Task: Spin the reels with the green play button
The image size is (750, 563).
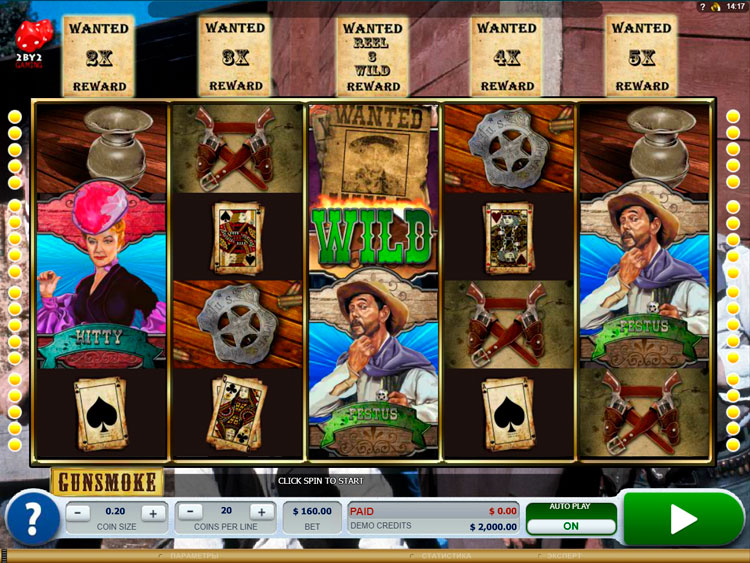Action: click(x=684, y=518)
